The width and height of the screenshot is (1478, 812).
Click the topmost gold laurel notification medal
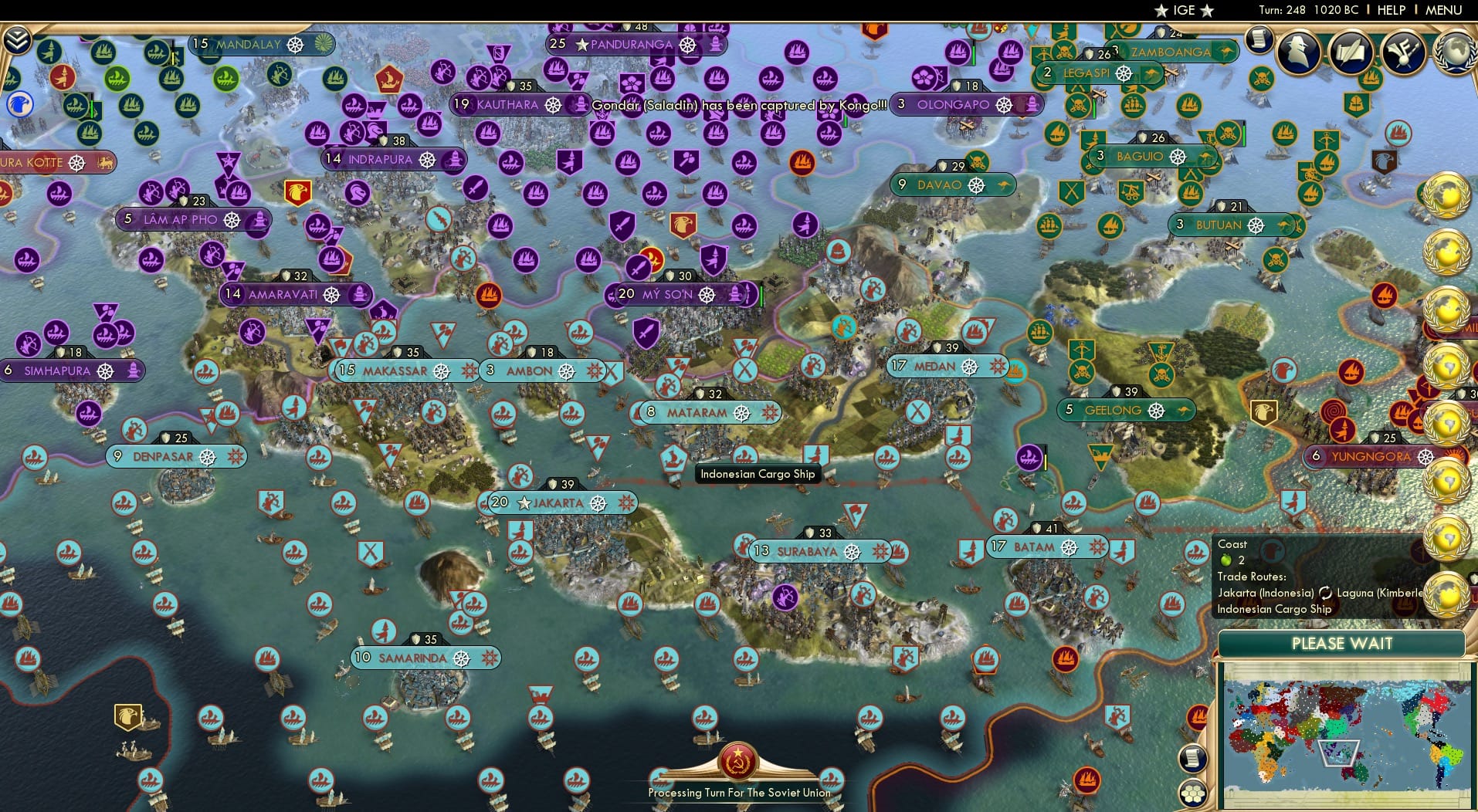click(1447, 193)
